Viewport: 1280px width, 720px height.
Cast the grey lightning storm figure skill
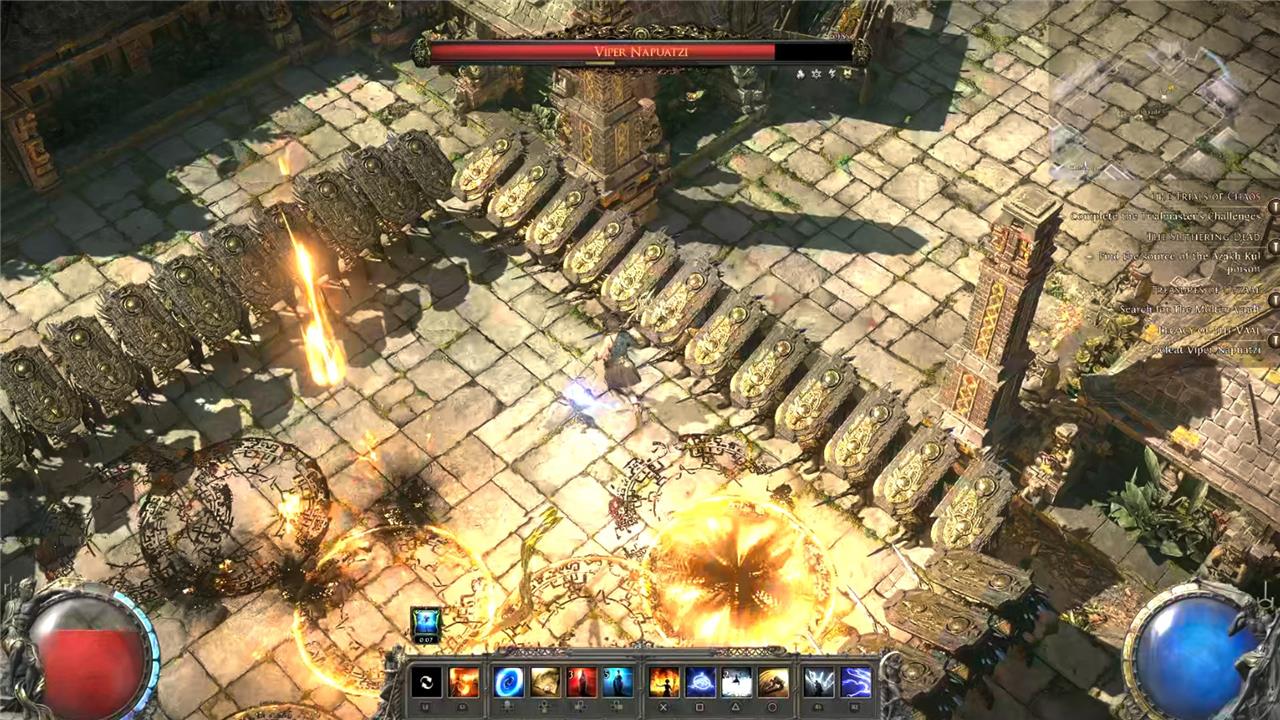[x=818, y=682]
